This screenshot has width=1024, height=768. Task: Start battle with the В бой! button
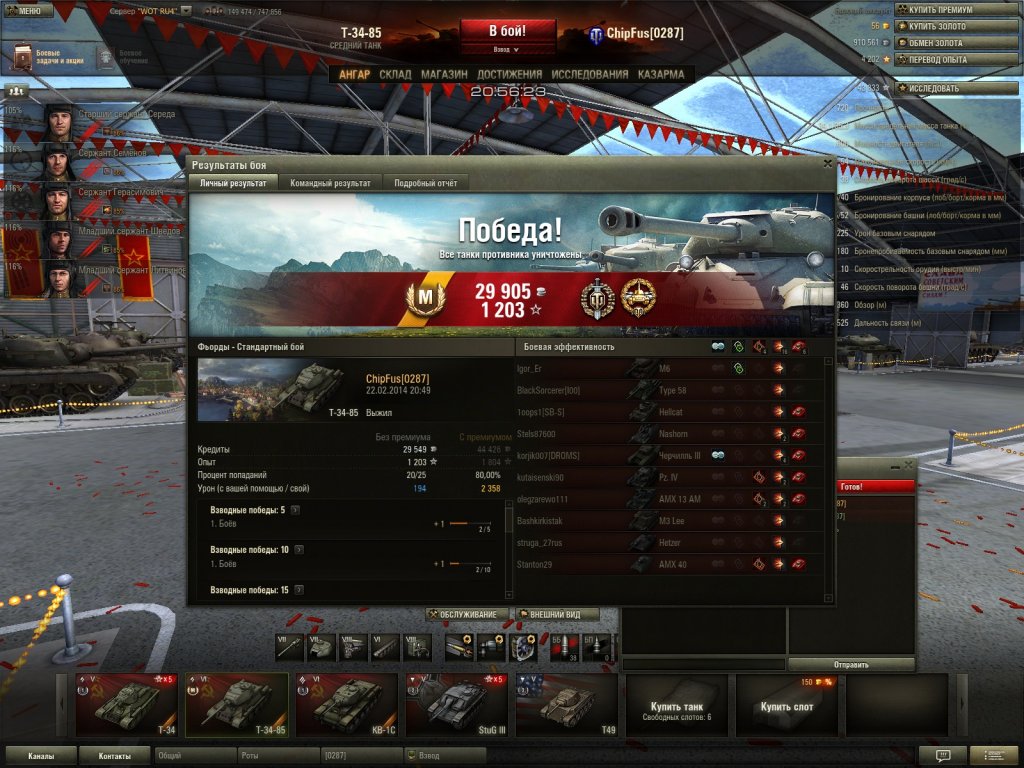click(508, 31)
